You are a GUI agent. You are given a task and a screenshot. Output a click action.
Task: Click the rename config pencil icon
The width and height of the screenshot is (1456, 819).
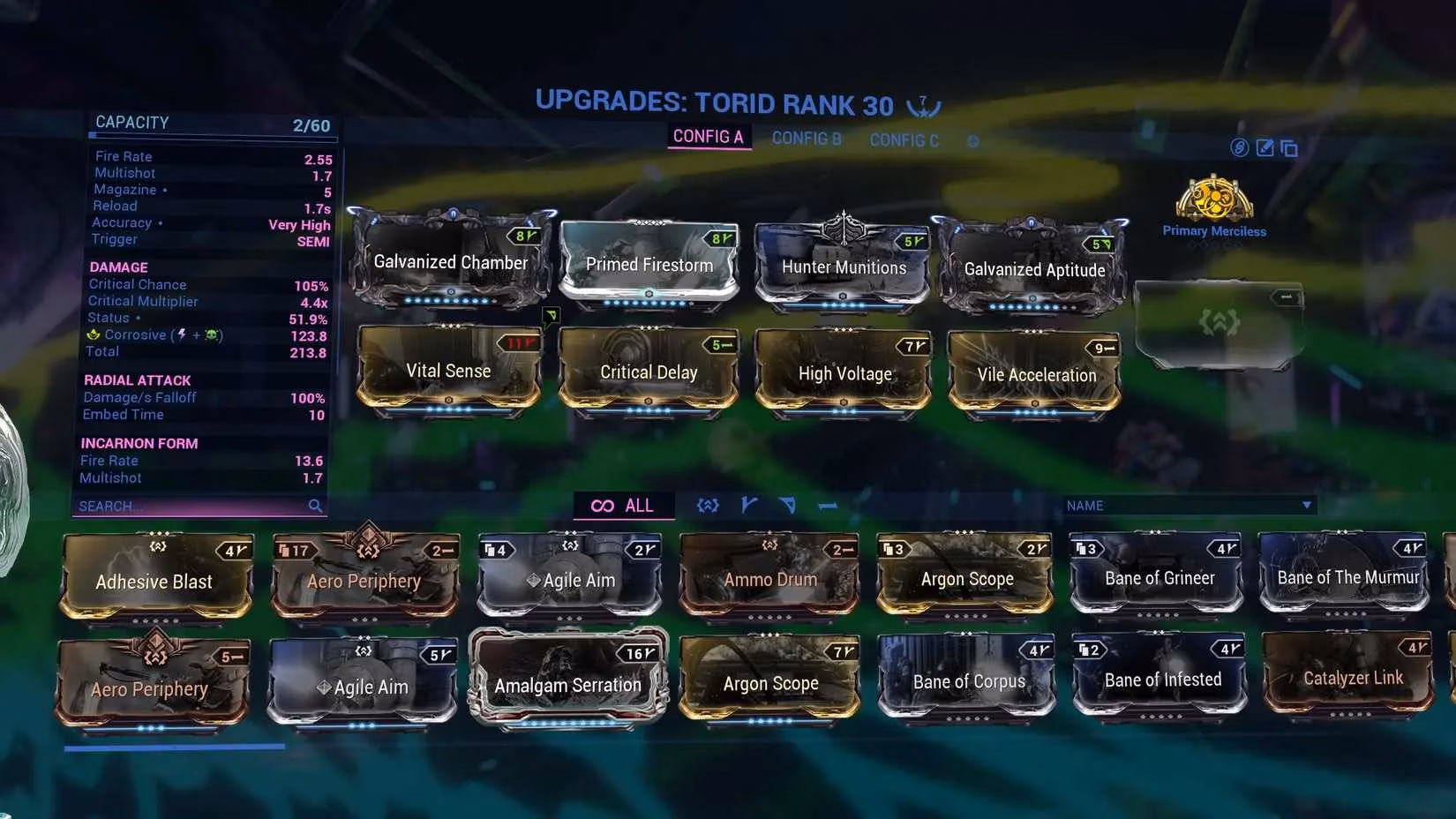pos(1265,148)
